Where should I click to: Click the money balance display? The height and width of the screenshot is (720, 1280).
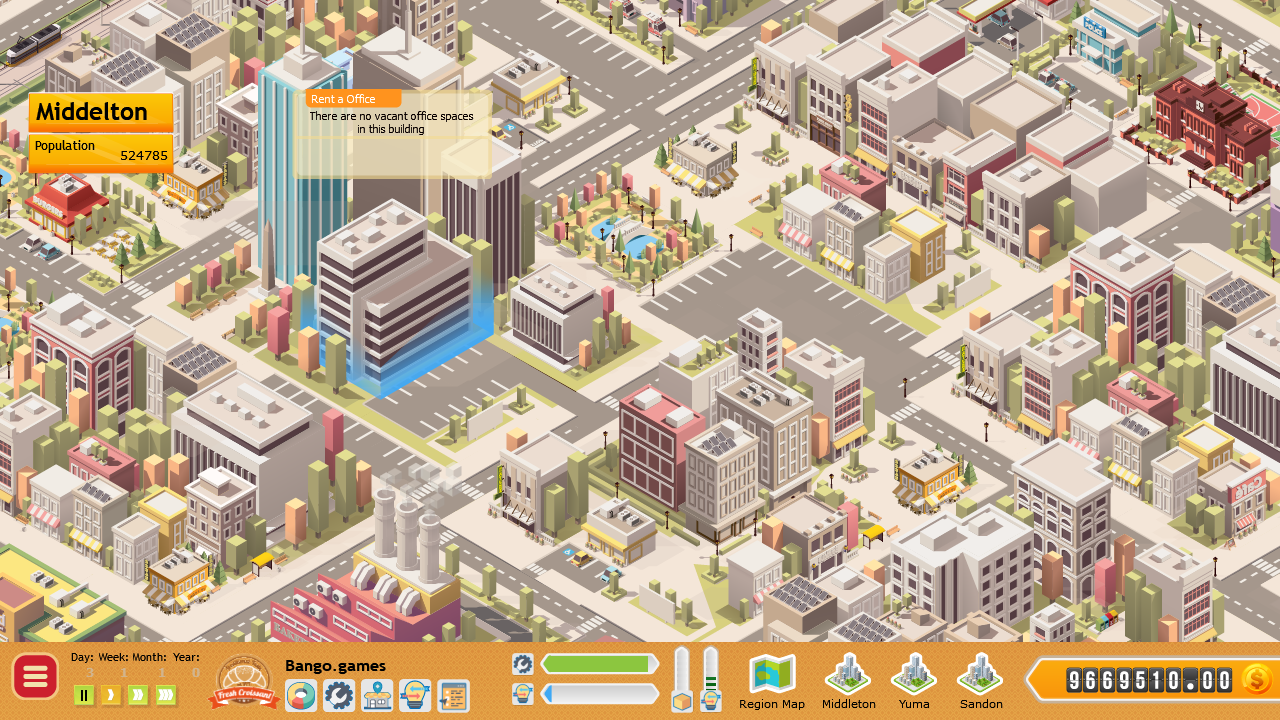(x=1150, y=680)
